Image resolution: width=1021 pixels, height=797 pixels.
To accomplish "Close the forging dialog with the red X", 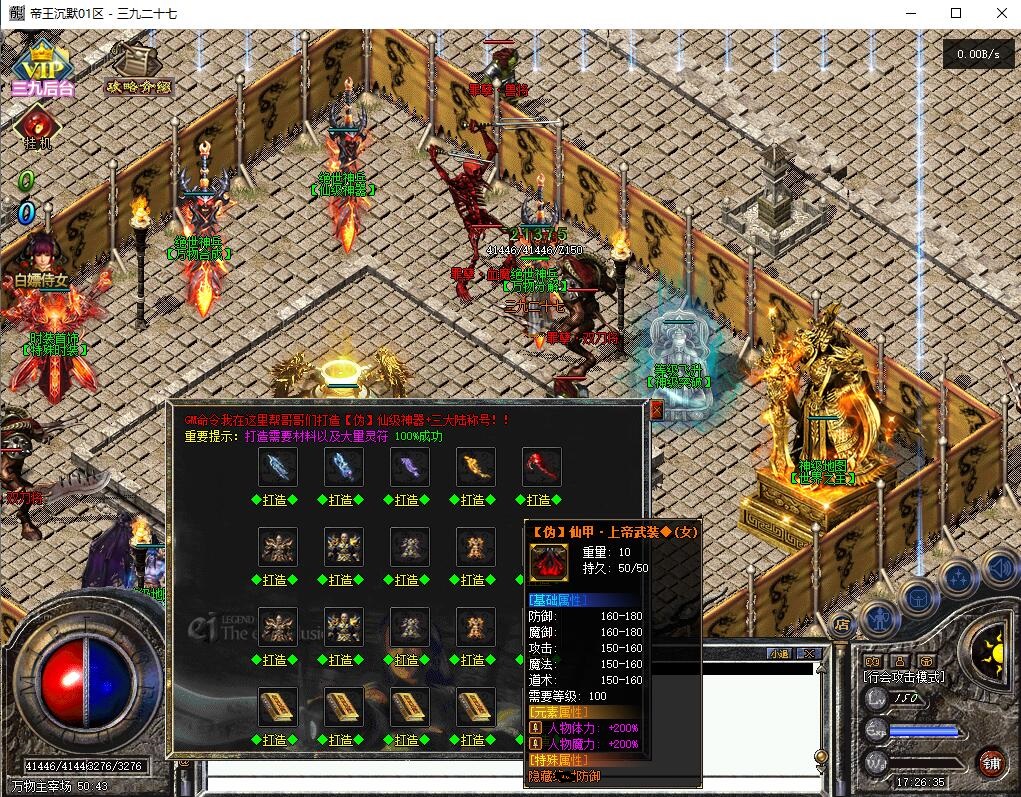I will click(656, 410).
